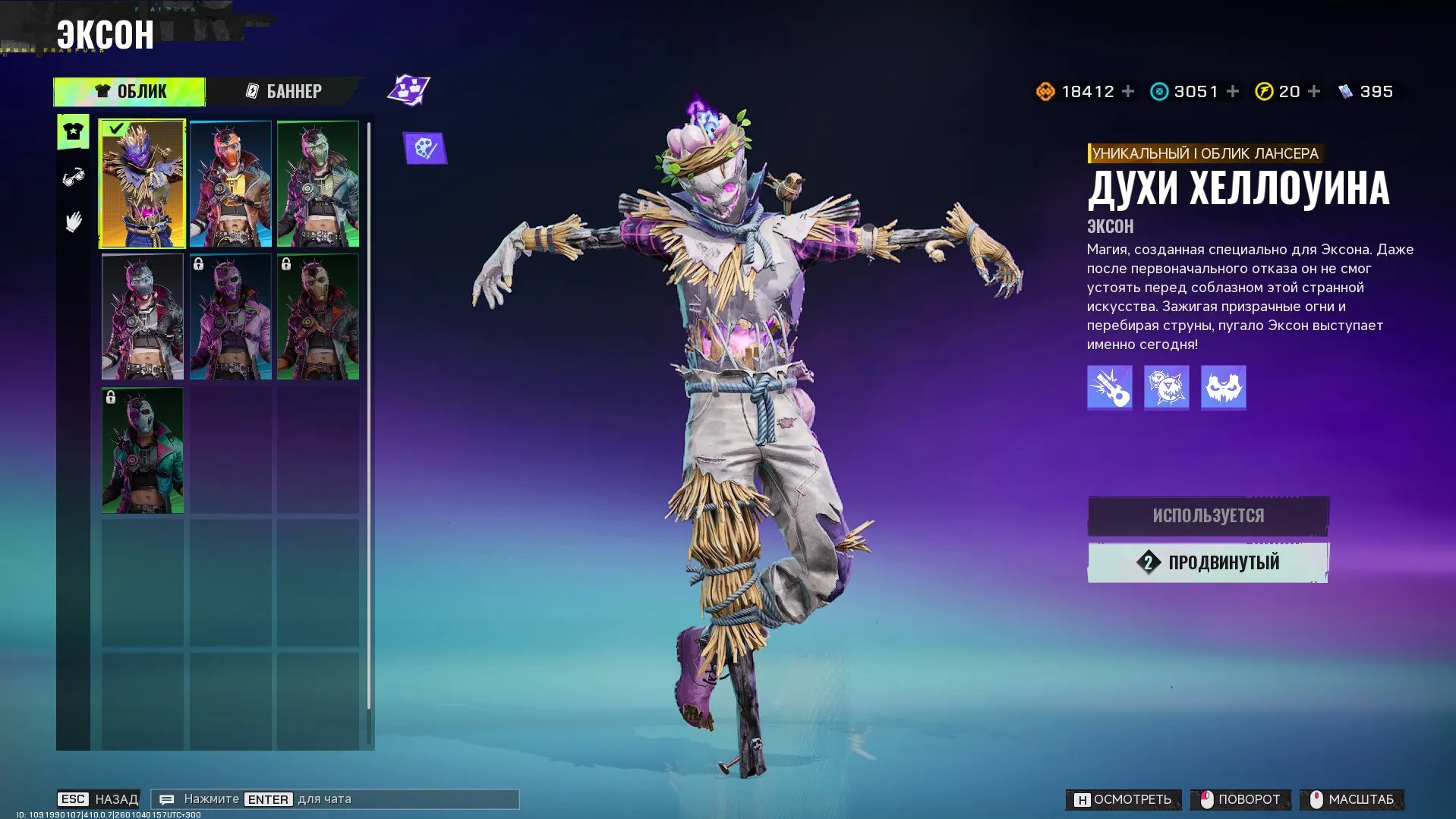Screen dimensions: 1456x819
Task: Open the hand gesture category
Action: pos(74,222)
